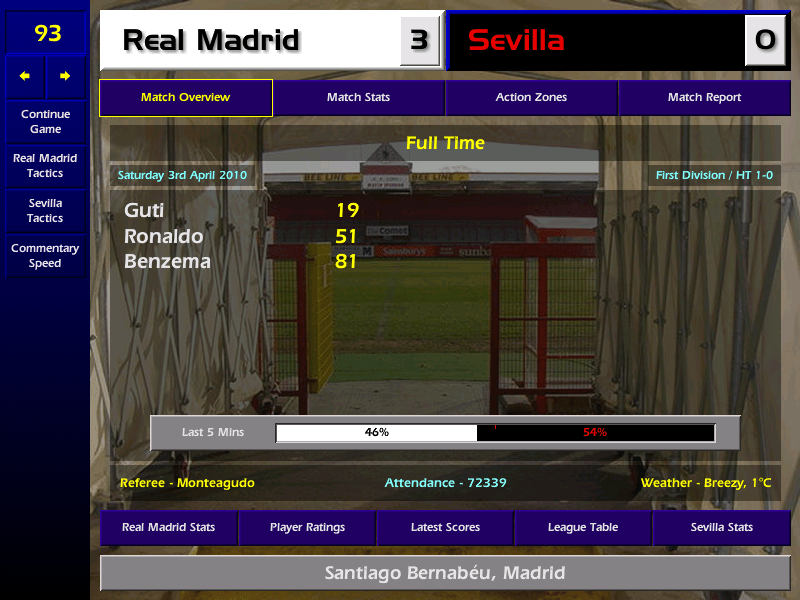The image size is (800, 600).
Task: Select goalscorer Guti in the scorers list
Action: click(144, 210)
